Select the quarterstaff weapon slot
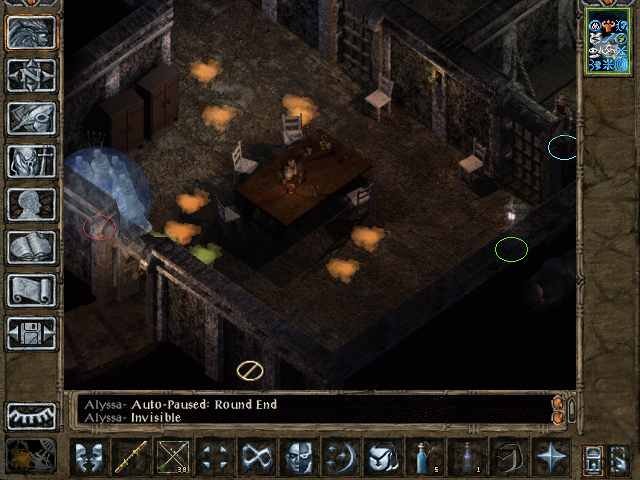Viewport: 640px width, 480px height. tap(131, 457)
